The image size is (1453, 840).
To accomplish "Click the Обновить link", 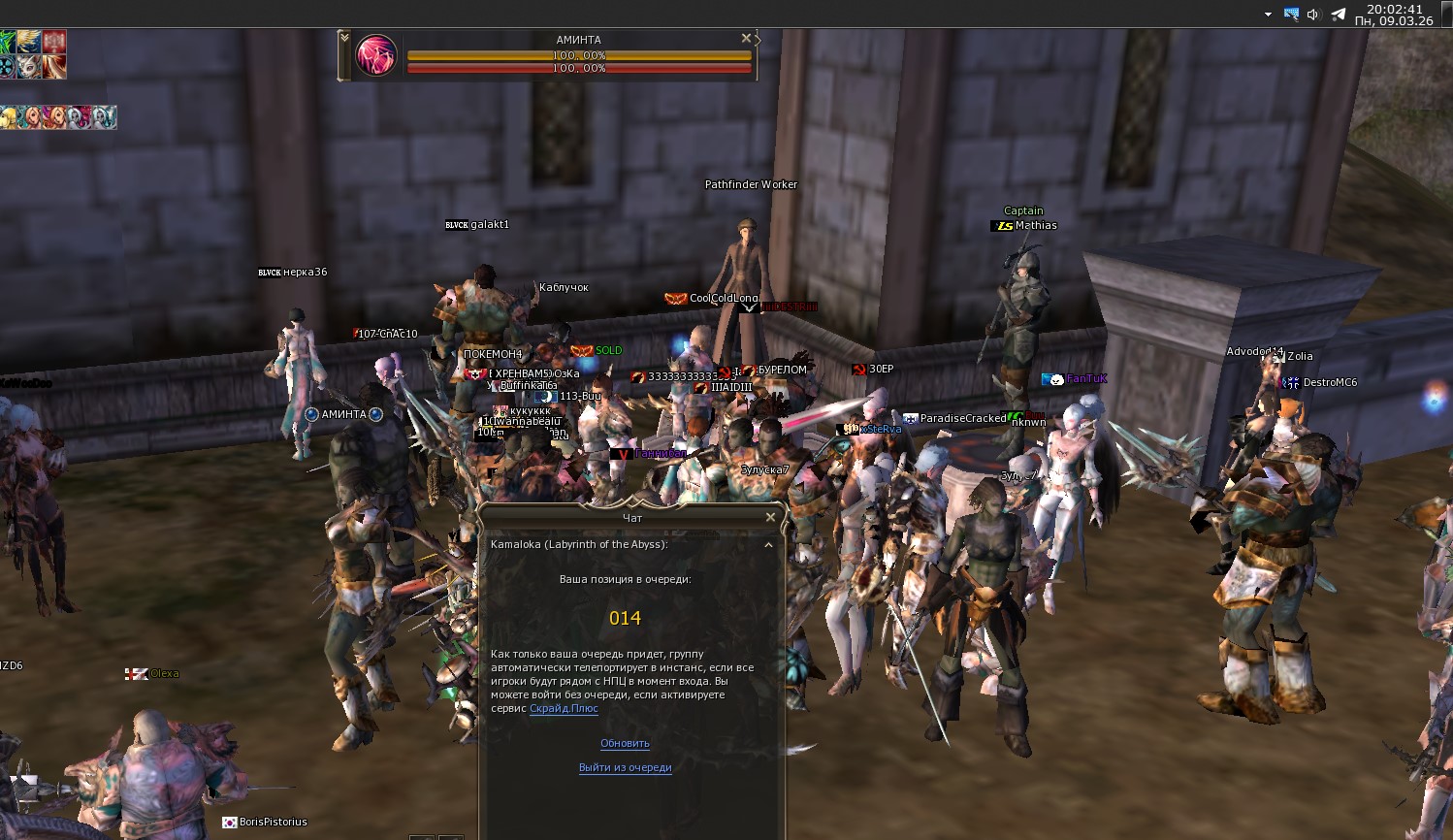I will tap(626, 743).
